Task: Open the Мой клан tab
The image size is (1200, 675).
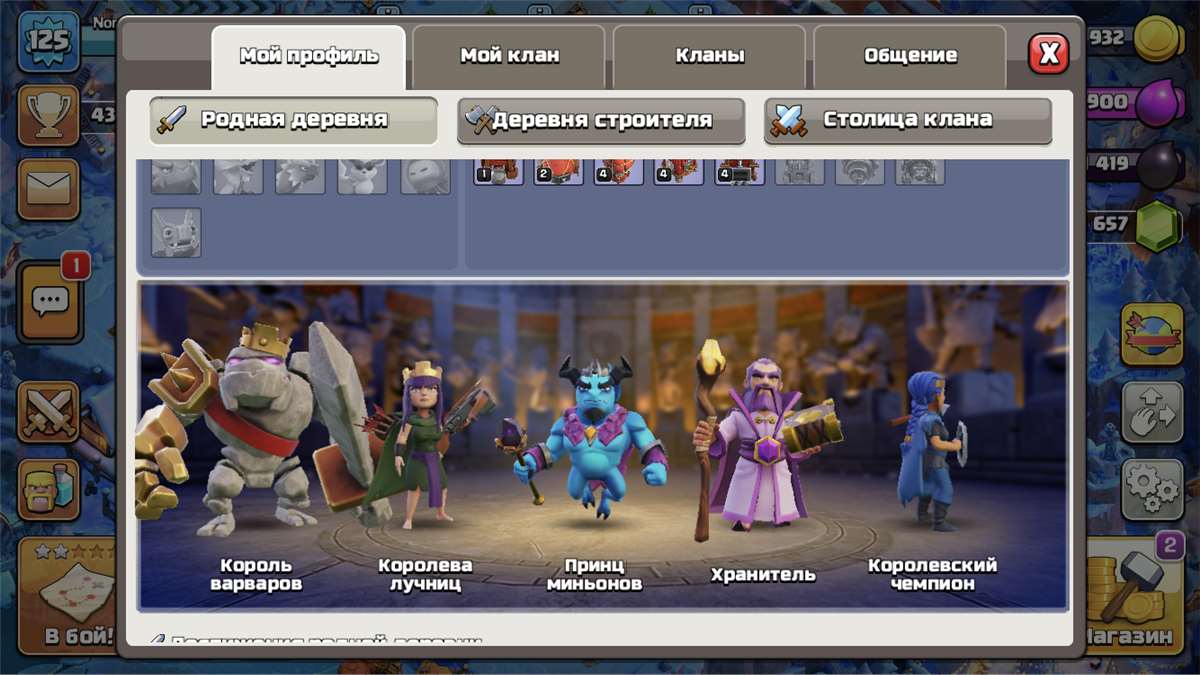Action: pyautogui.click(x=509, y=56)
